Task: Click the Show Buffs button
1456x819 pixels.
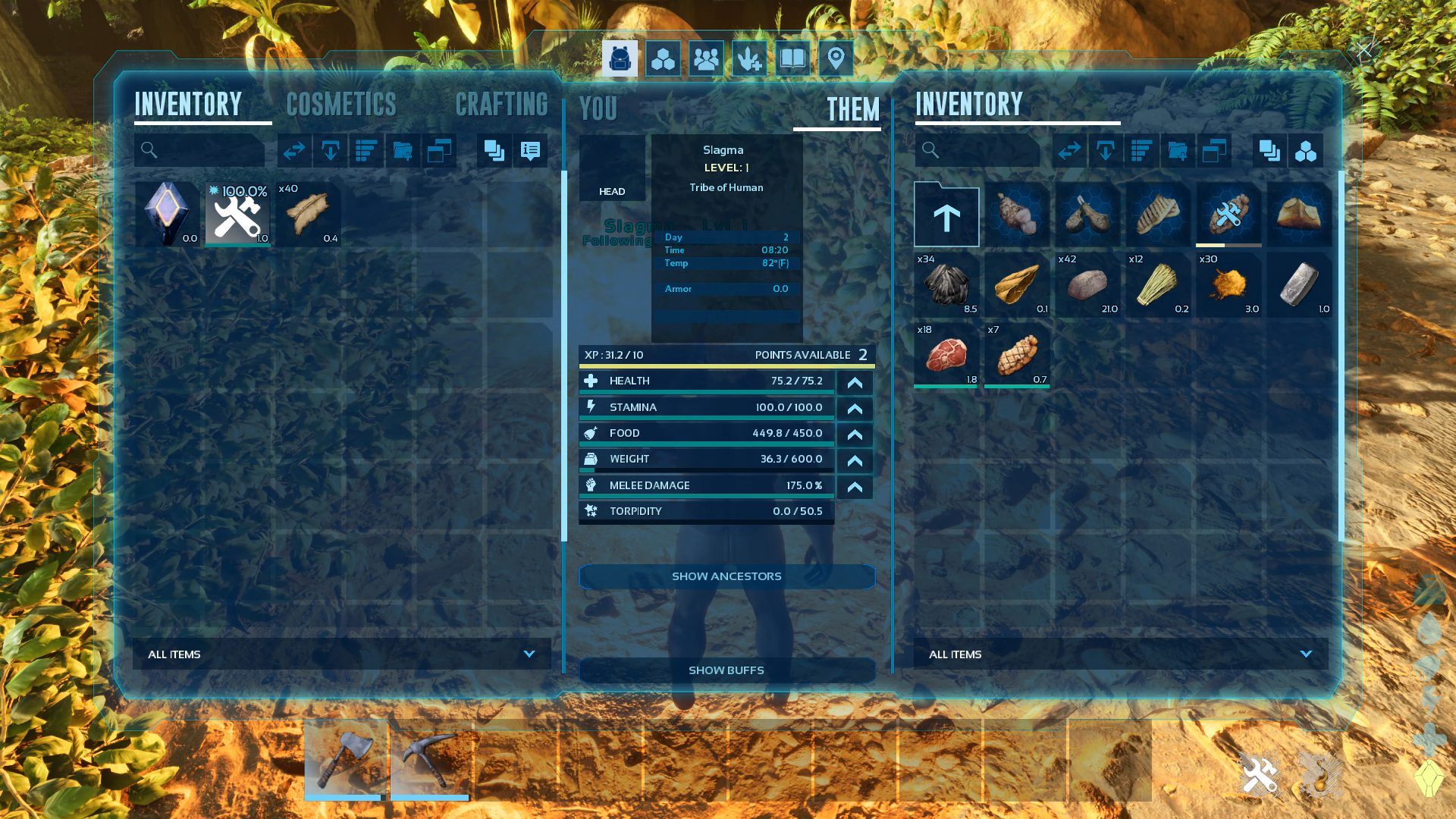Action: (726, 670)
